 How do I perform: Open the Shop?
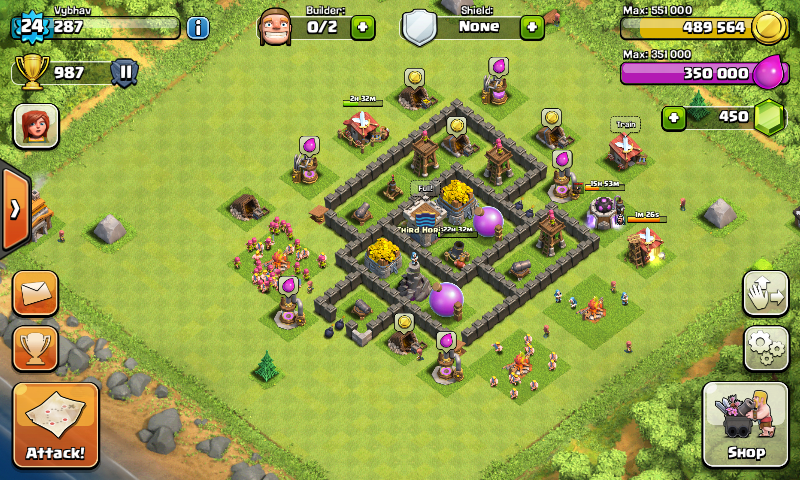[744, 425]
